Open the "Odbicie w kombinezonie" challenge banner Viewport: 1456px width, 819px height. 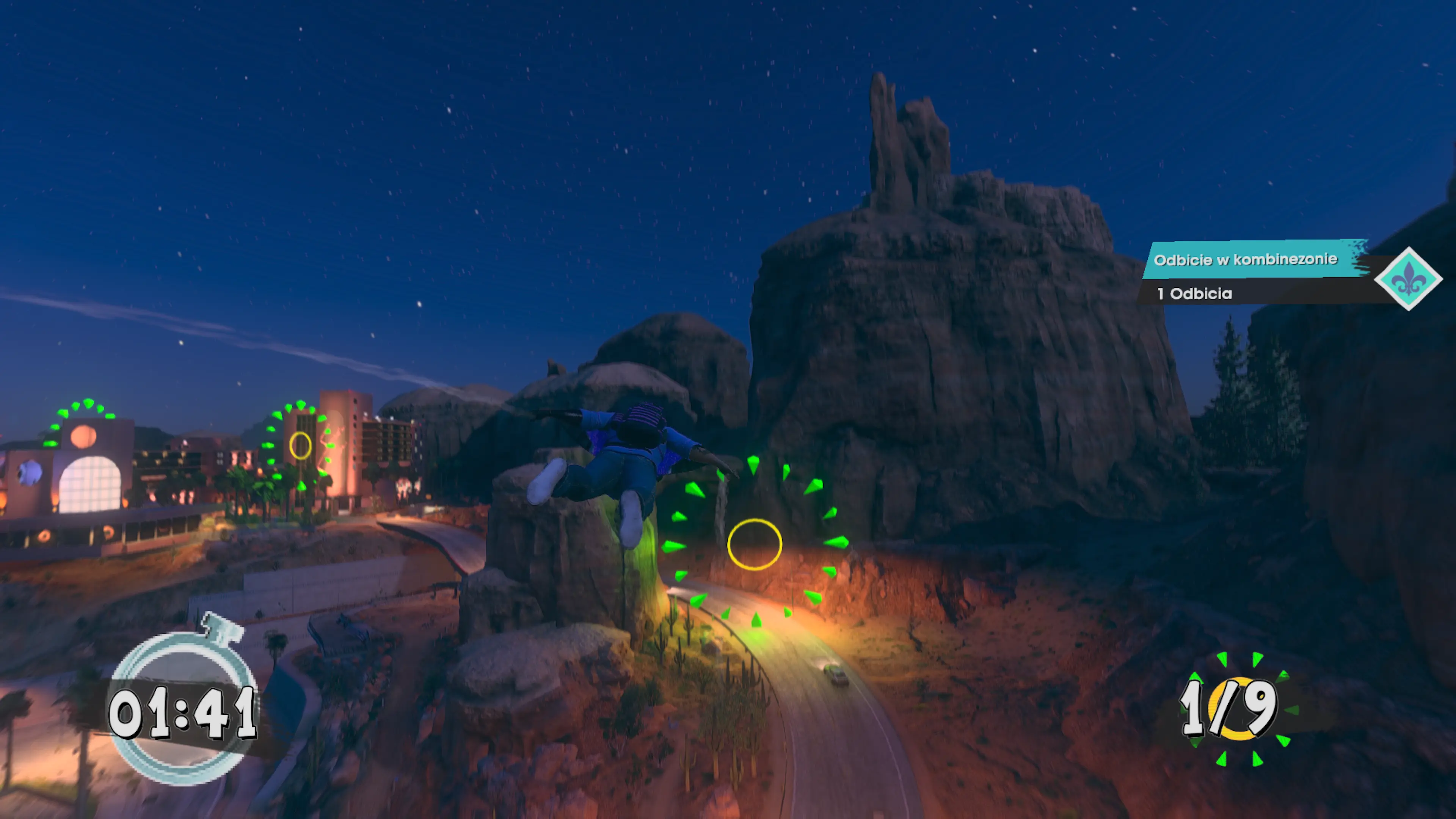(x=1246, y=259)
